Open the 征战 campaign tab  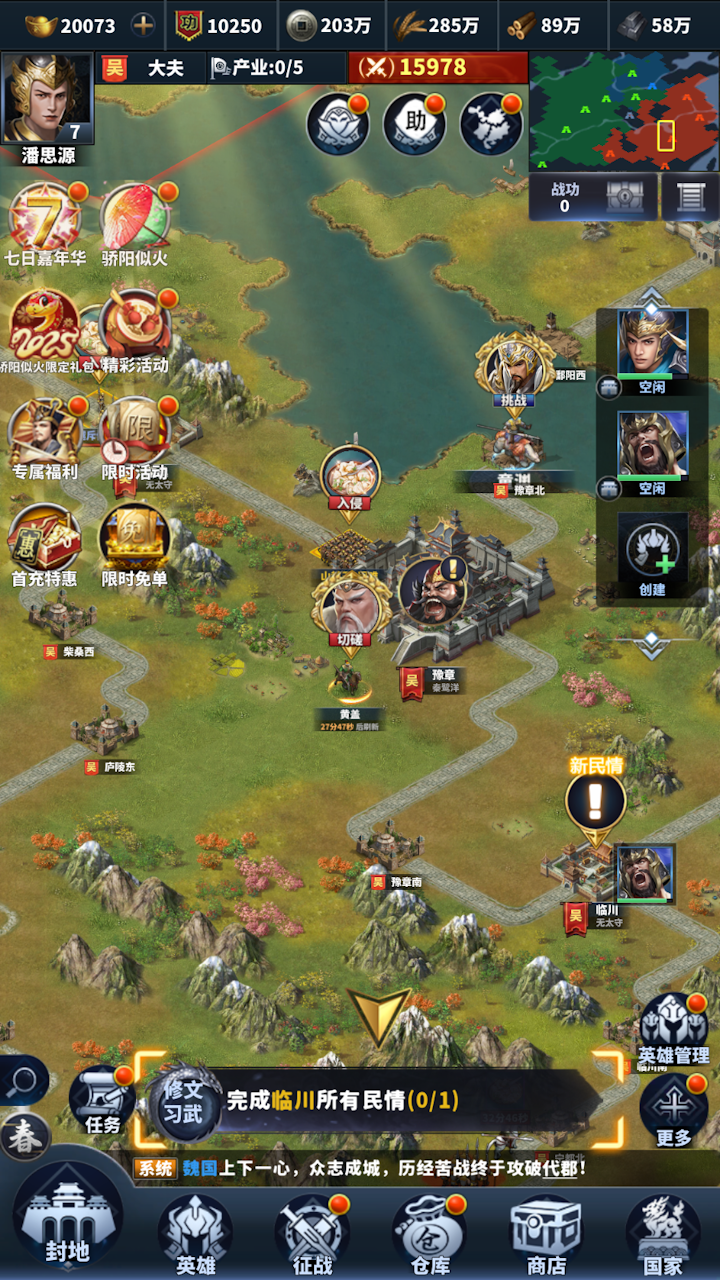click(x=312, y=1232)
